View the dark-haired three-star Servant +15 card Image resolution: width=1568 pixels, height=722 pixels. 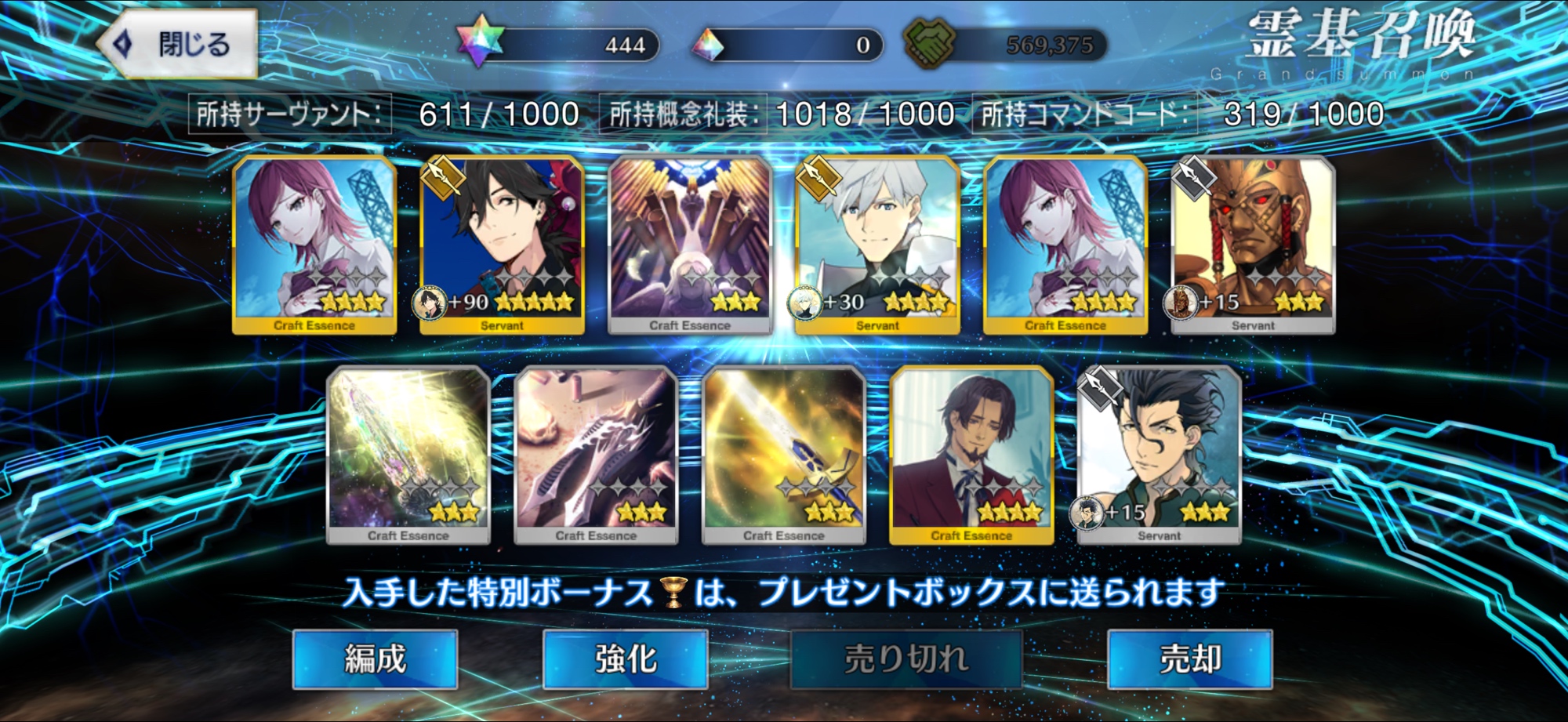click(x=1159, y=455)
